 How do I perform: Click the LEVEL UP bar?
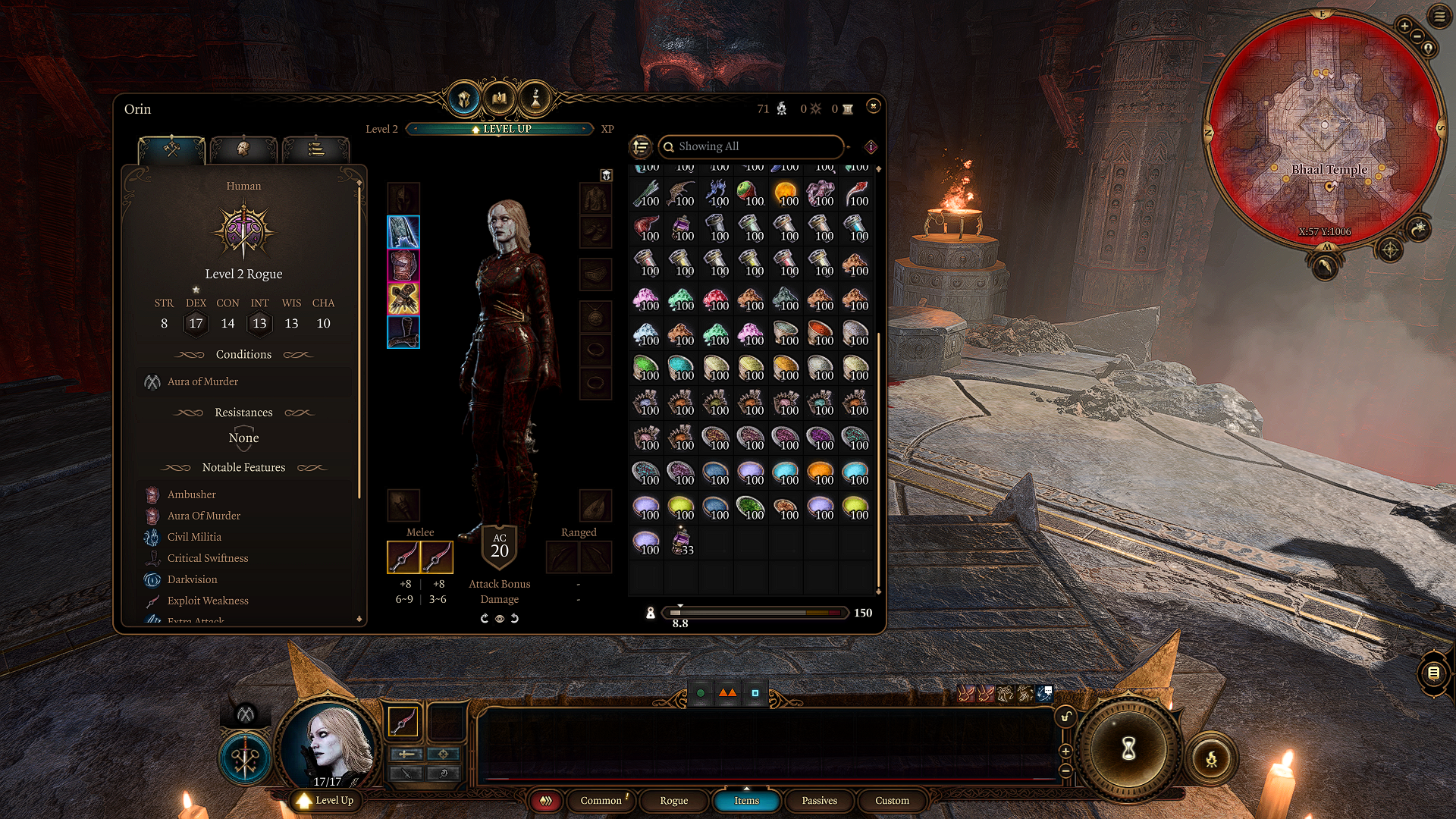(x=500, y=129)
